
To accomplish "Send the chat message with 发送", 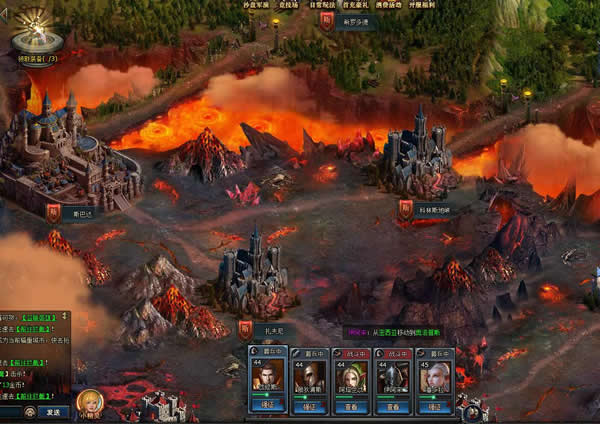I will point(52,412).
